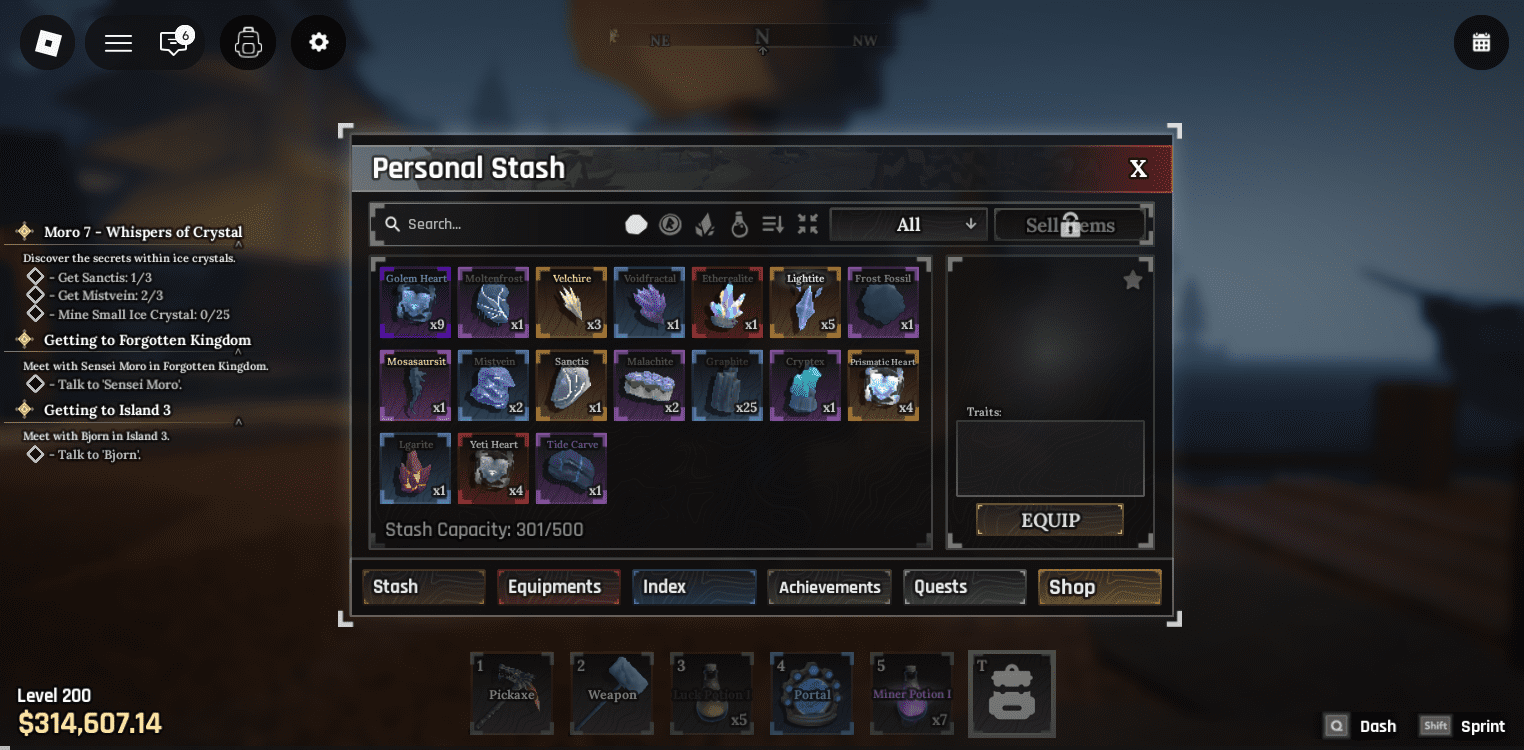
Task: Click the crystal gem filter icon
Action: [704, 224]
